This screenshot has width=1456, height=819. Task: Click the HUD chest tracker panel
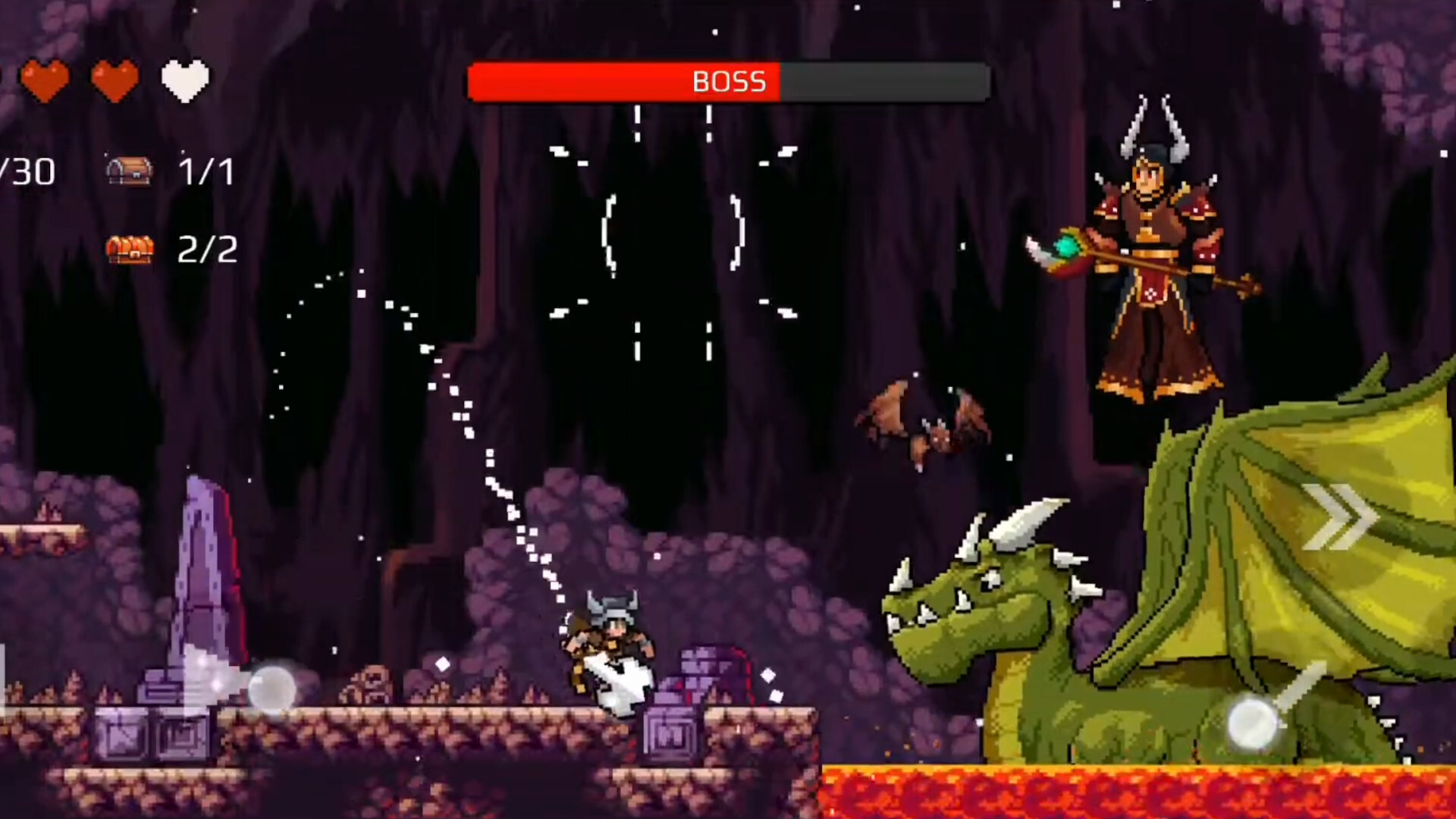[167, 209]
